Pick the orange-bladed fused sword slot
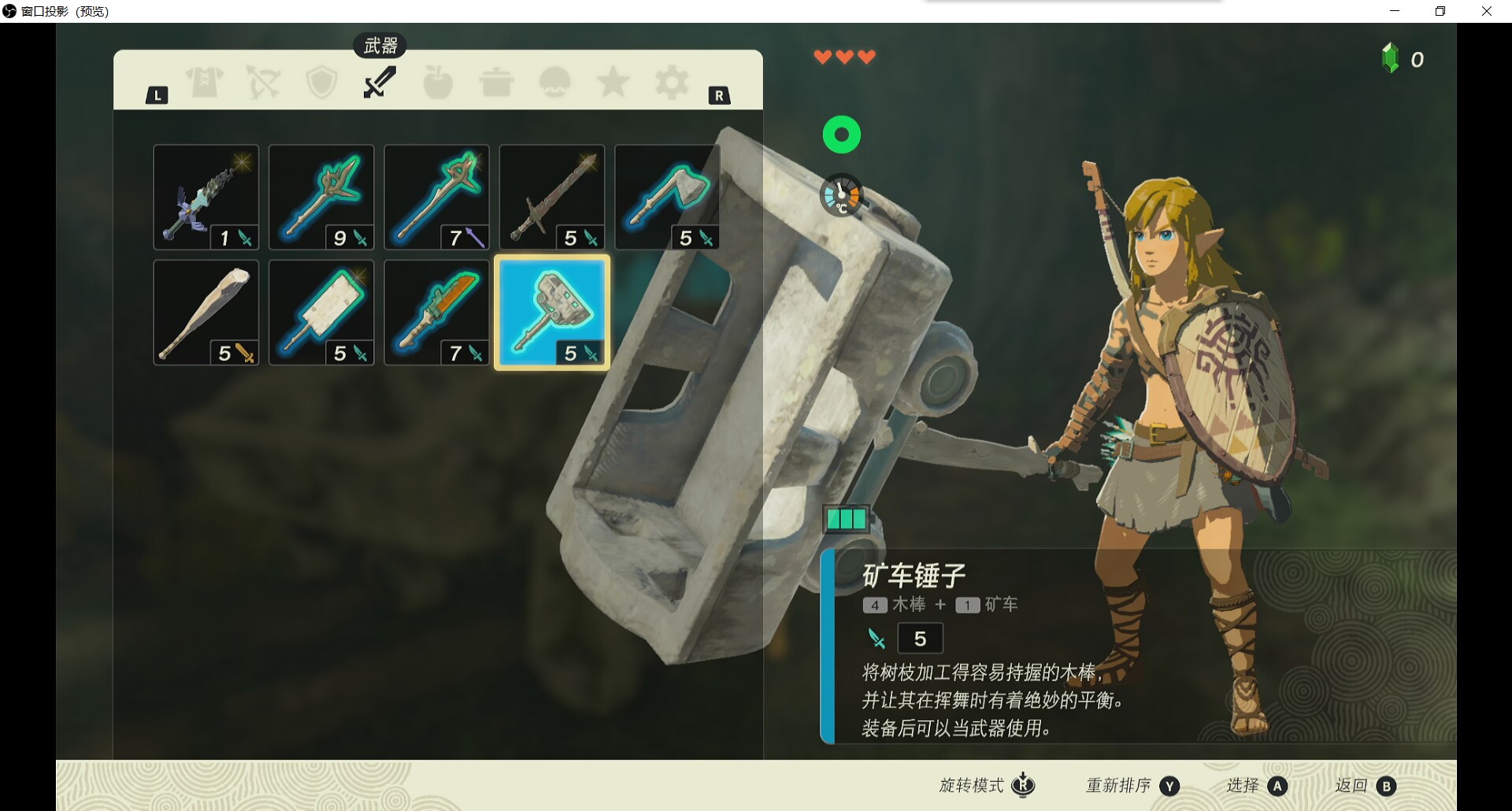Screen dimensions: 1512x811 (436, 313)
